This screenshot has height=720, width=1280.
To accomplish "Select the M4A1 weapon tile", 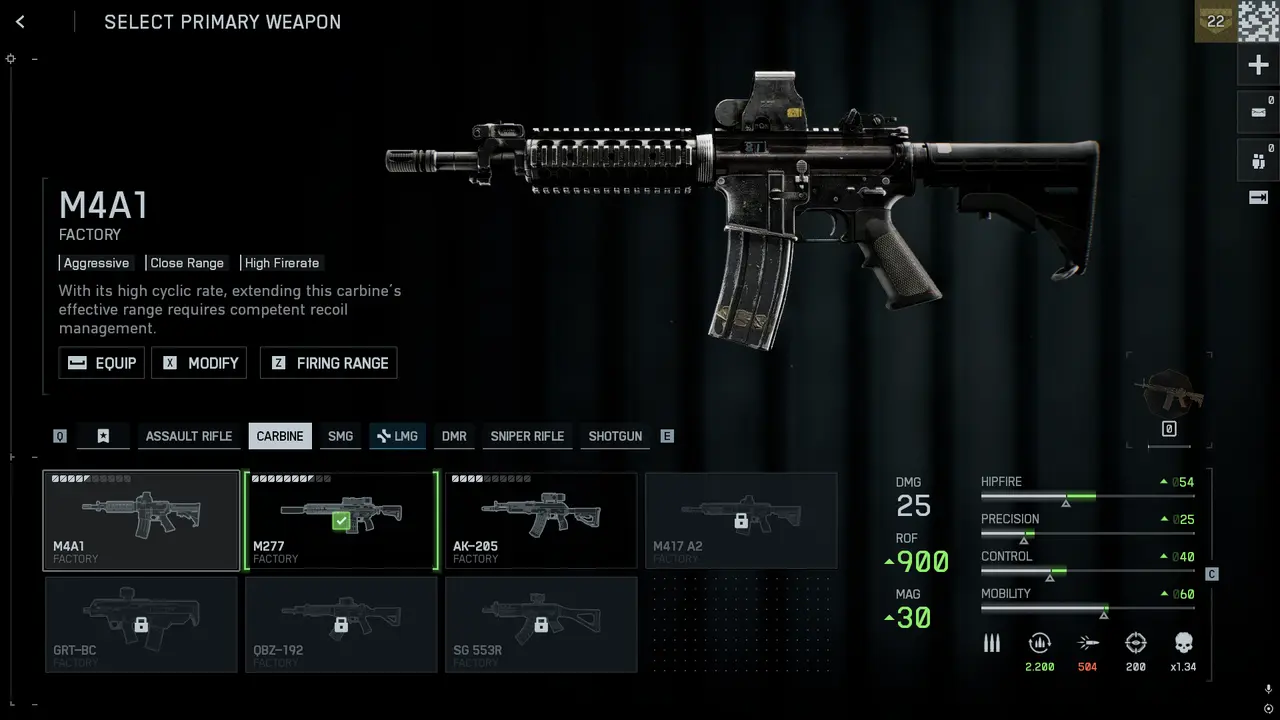I will (x=141, y=520).
